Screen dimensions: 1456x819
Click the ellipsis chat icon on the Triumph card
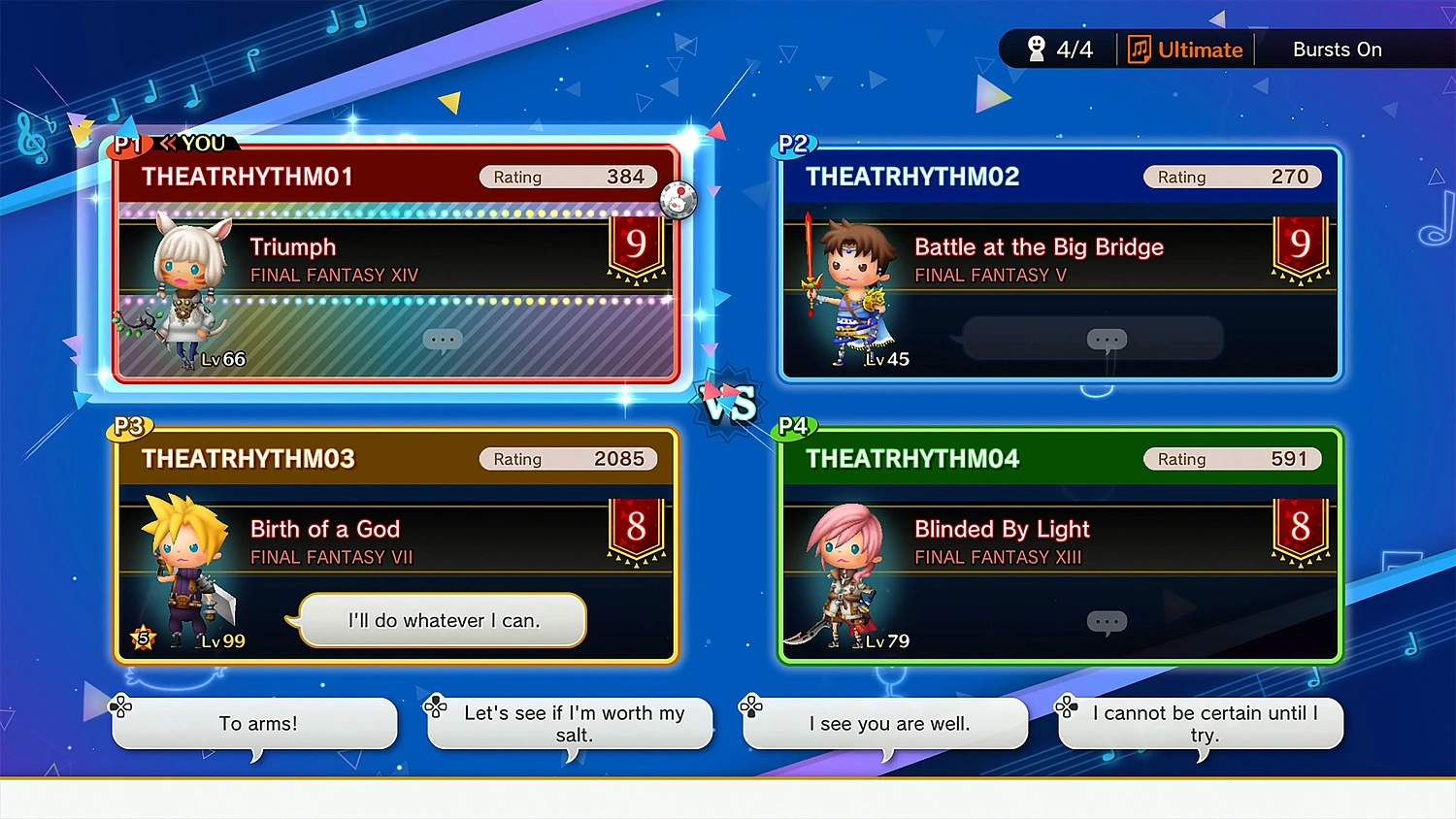coord(443,340)
